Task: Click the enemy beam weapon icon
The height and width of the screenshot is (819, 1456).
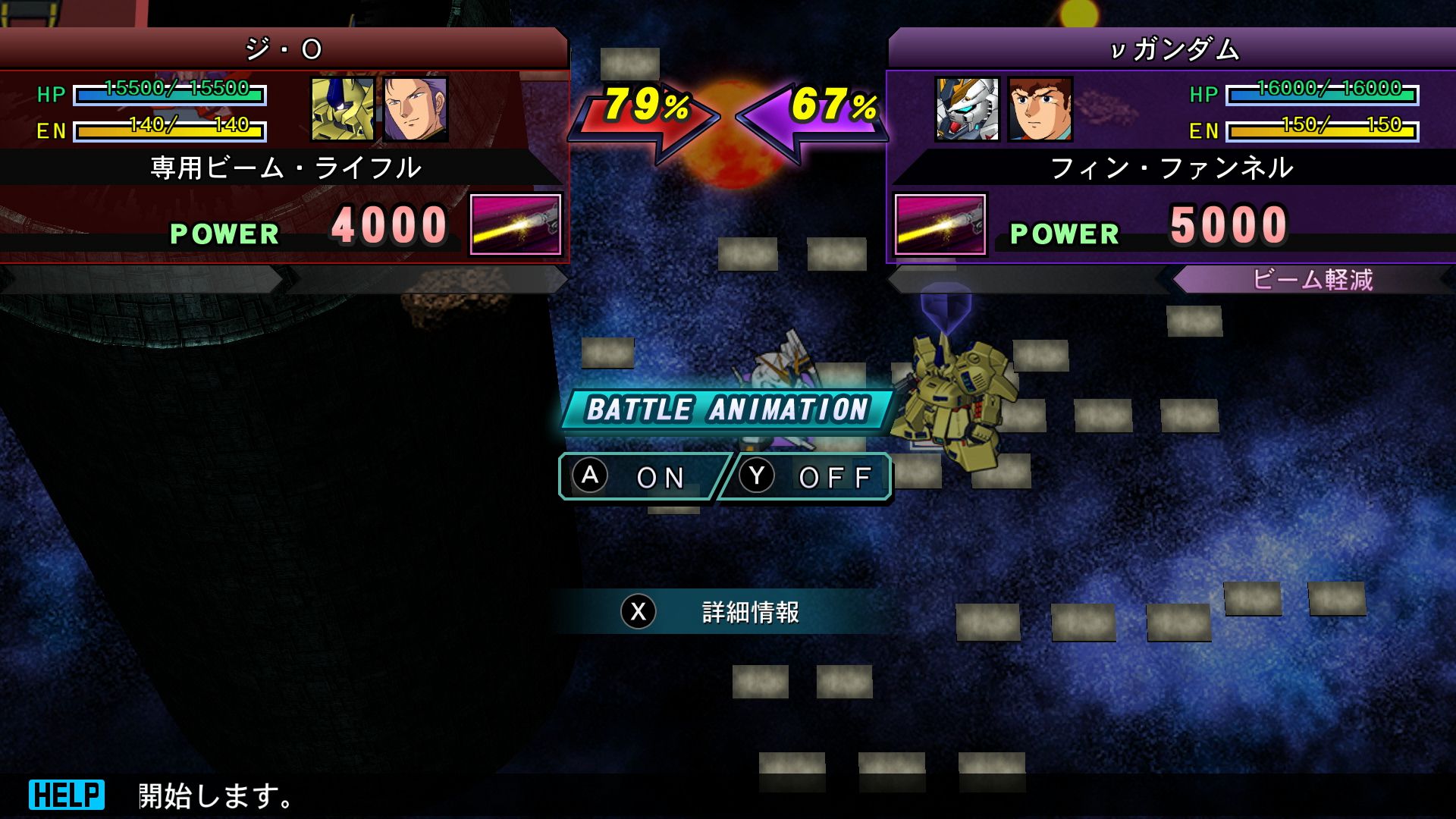Action: 516,224
